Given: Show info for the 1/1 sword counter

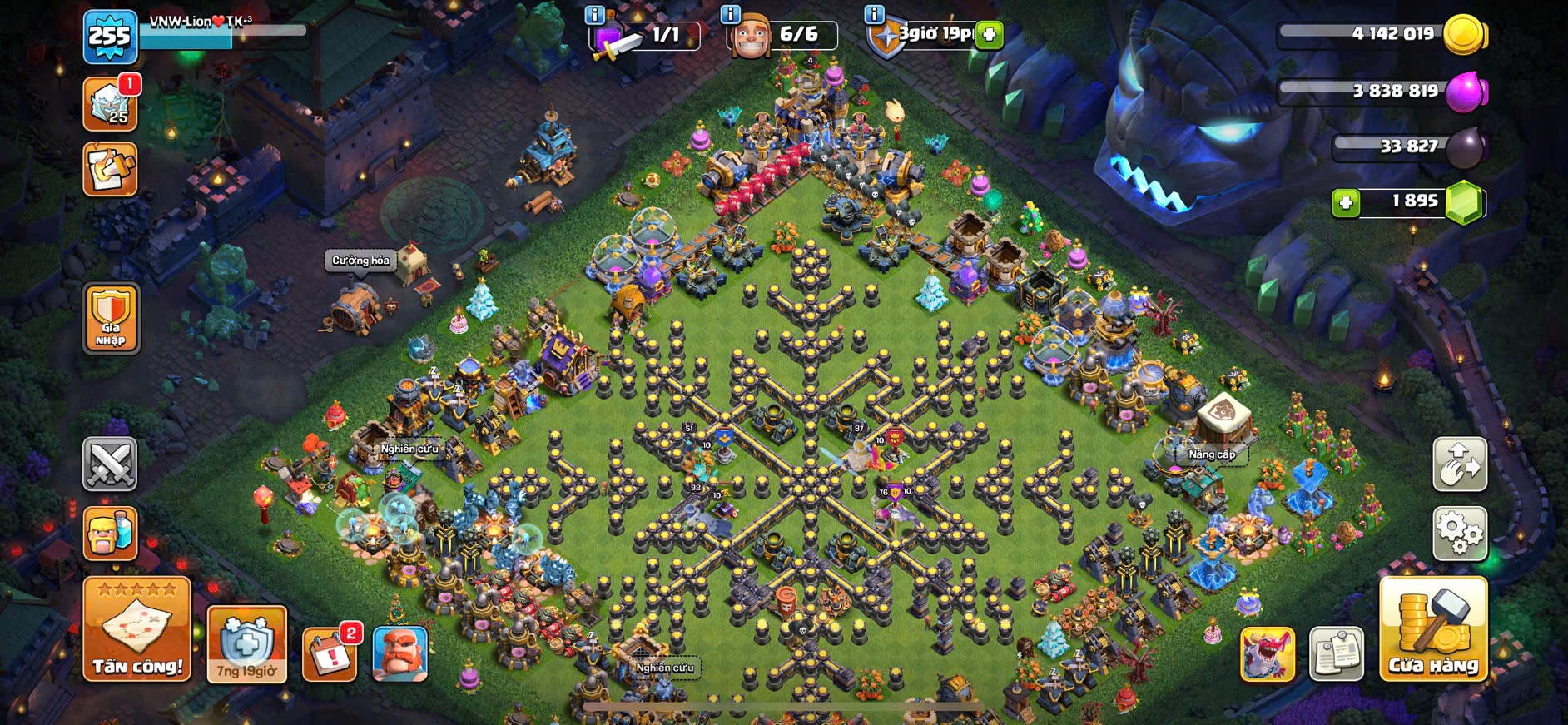Looking at the screenshot, I should pos(594,15).
